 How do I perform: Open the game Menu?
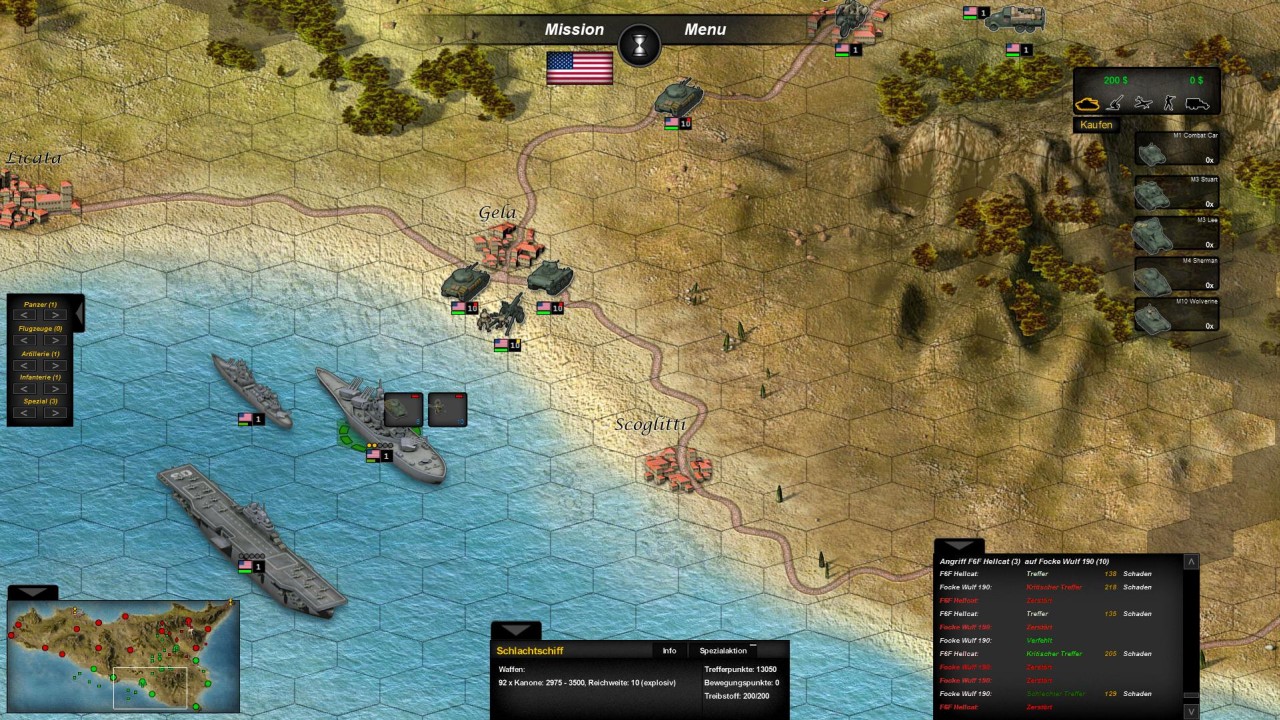point(705,30)
